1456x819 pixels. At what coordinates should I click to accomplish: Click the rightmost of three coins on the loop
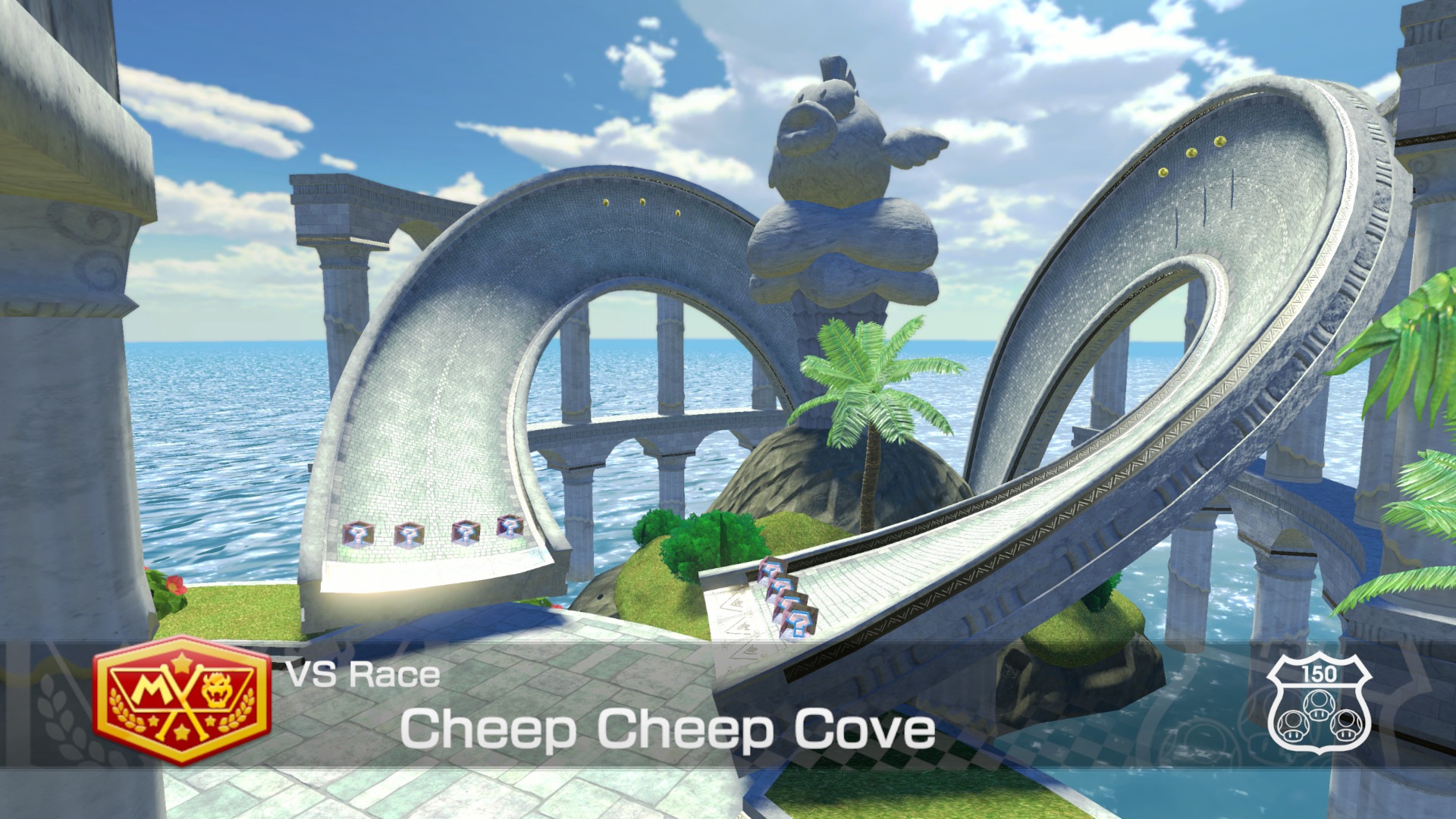coord(1220,141)
